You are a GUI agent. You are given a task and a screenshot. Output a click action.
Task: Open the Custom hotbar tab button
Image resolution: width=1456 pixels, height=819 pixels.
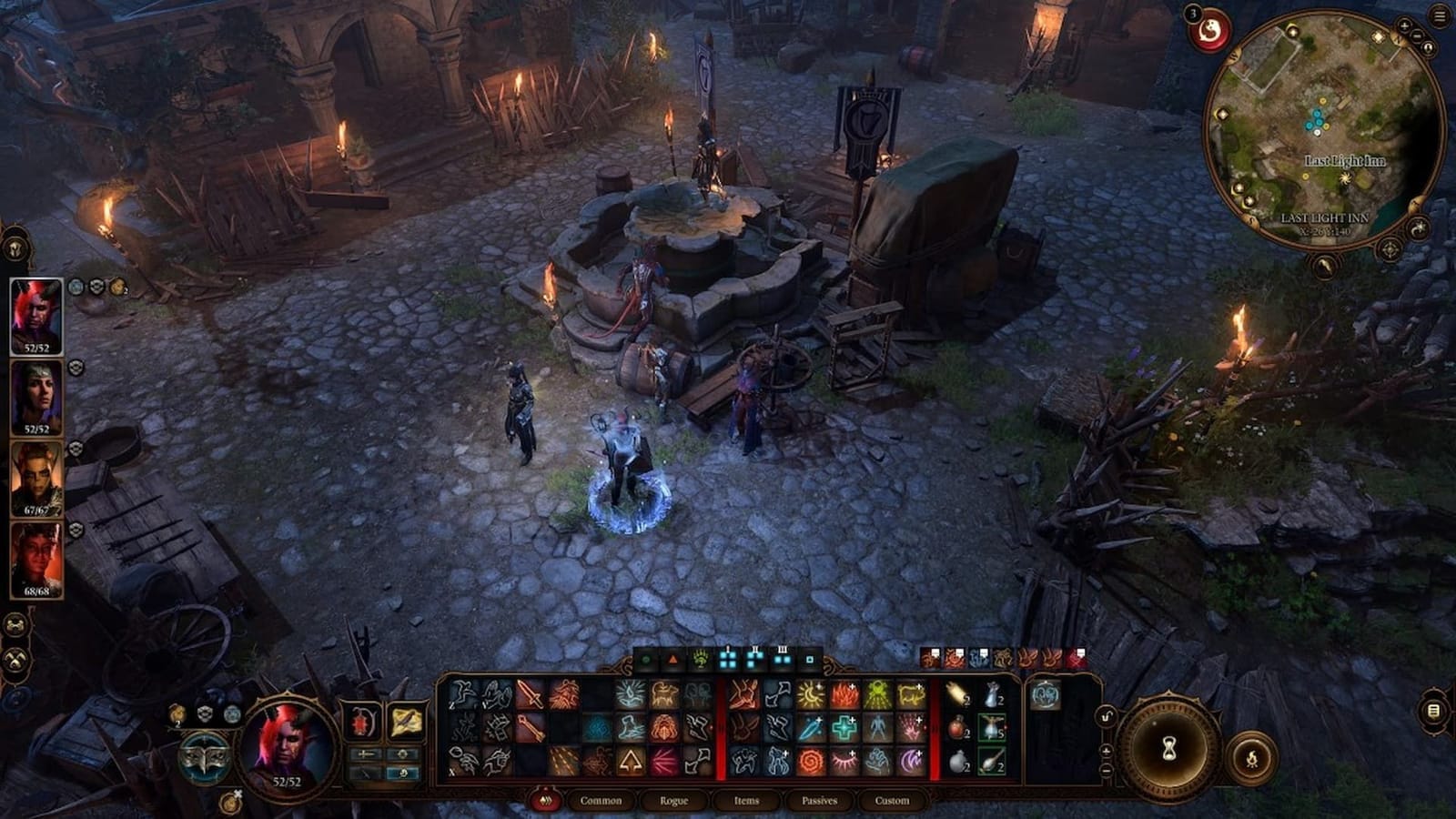(892, 801)
